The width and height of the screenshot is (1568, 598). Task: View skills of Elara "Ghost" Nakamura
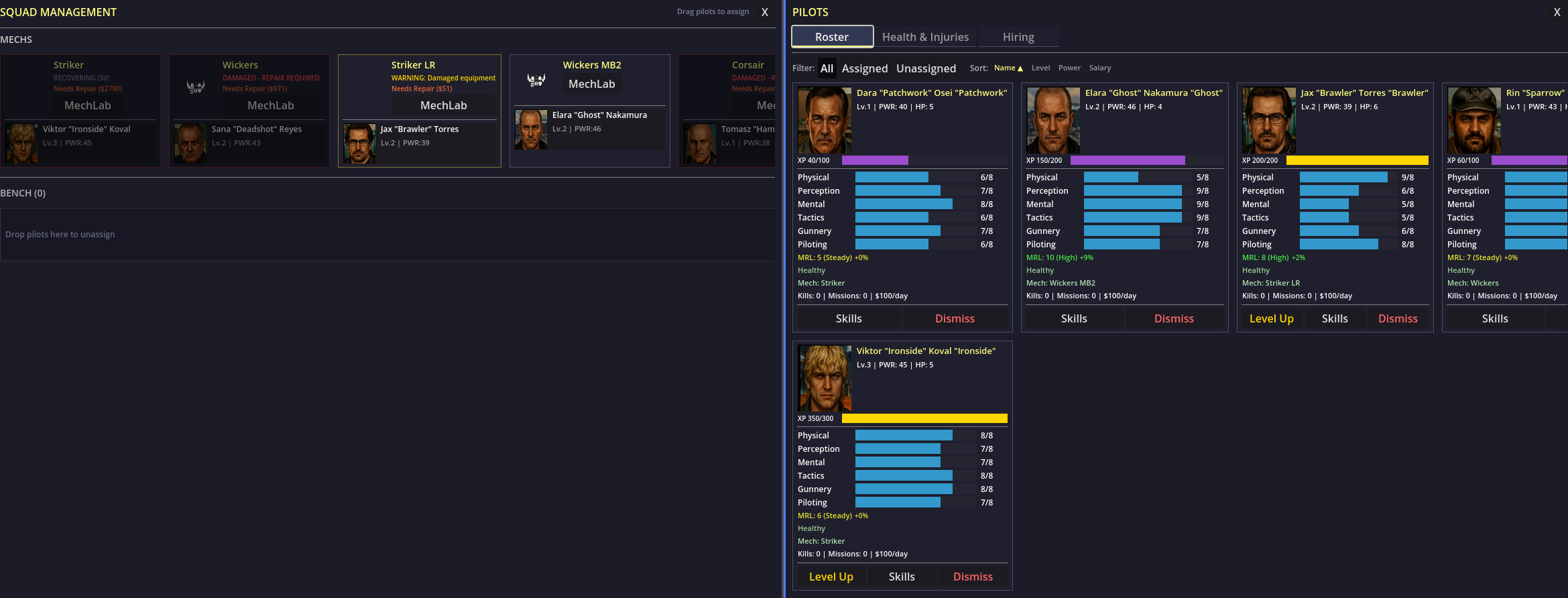tap(1073, 318)
